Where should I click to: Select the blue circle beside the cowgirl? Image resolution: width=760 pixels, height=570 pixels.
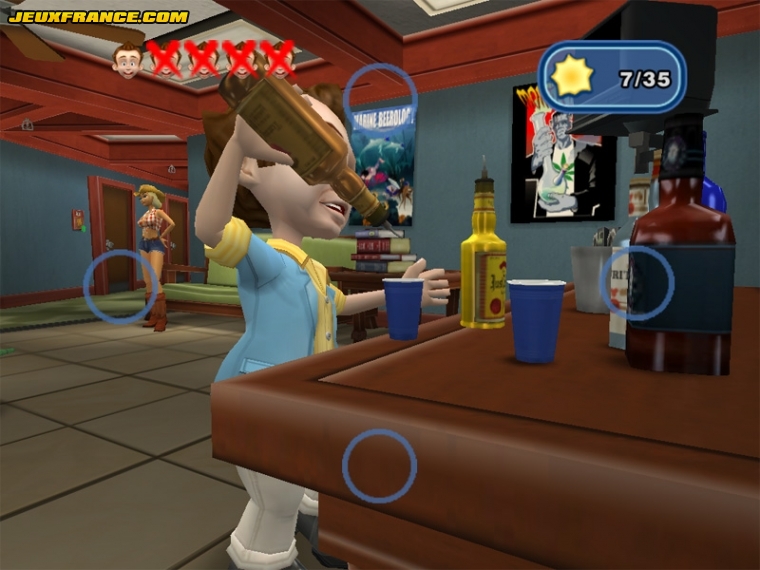(x=120, y=287)
